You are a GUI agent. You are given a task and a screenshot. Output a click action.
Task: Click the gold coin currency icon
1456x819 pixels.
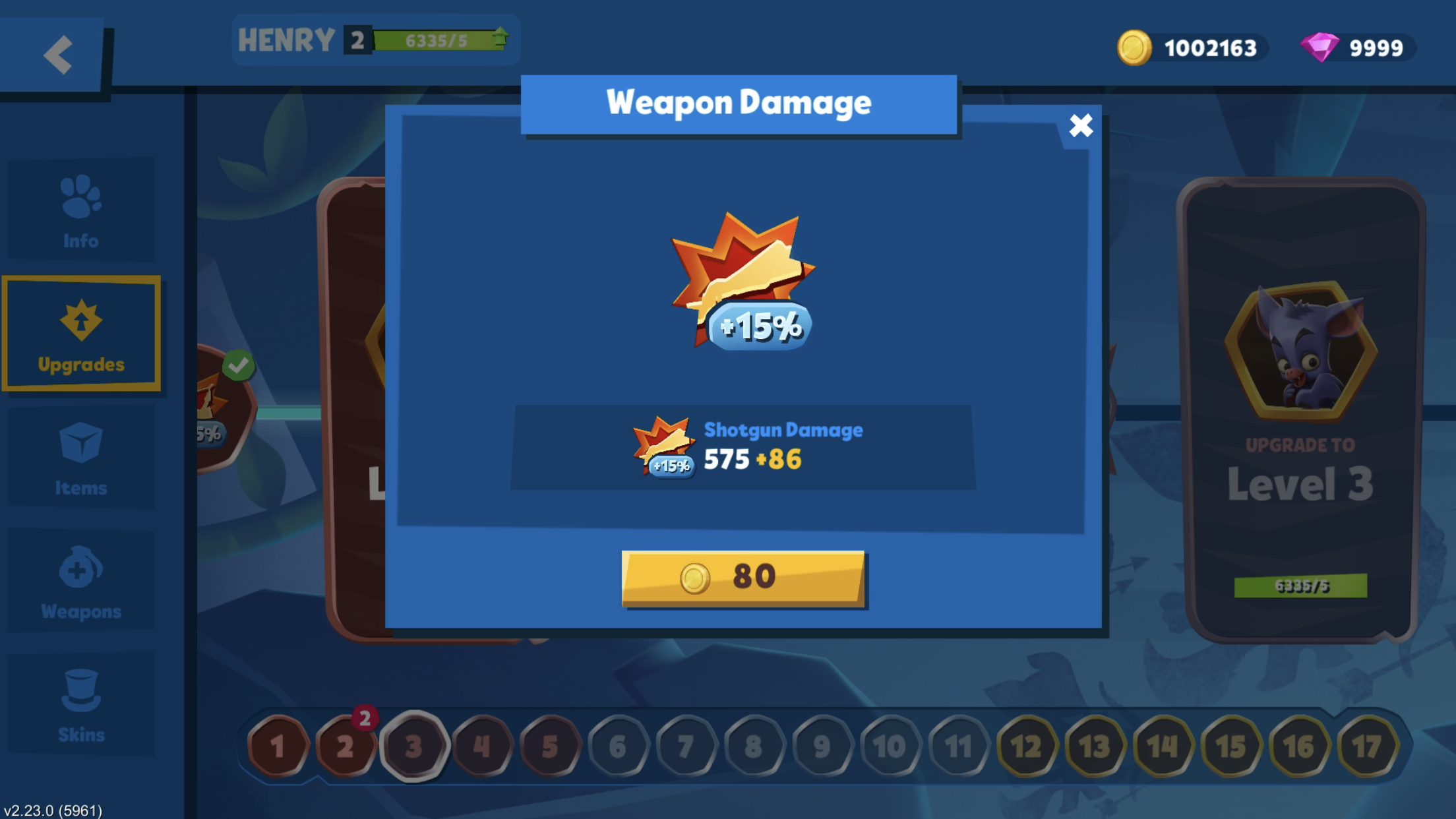point(1134,47)
